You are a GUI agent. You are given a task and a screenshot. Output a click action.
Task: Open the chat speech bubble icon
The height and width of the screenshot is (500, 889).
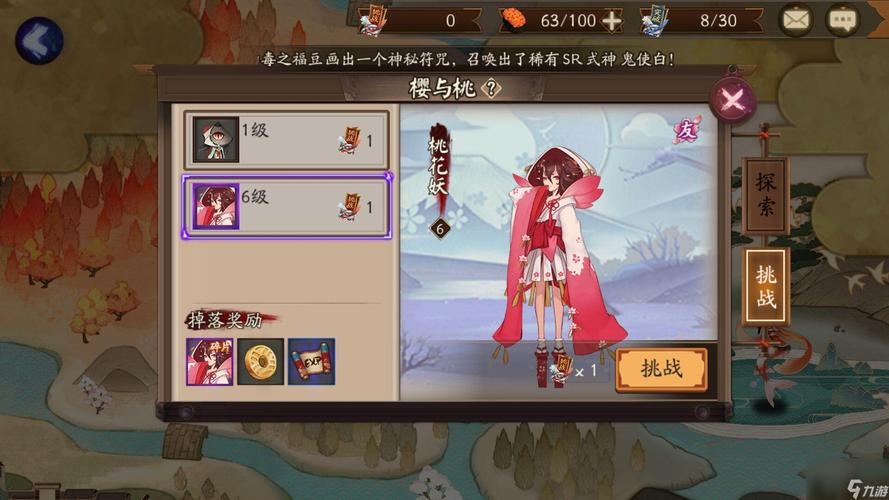pyautogui.click(x=842, y=19)
